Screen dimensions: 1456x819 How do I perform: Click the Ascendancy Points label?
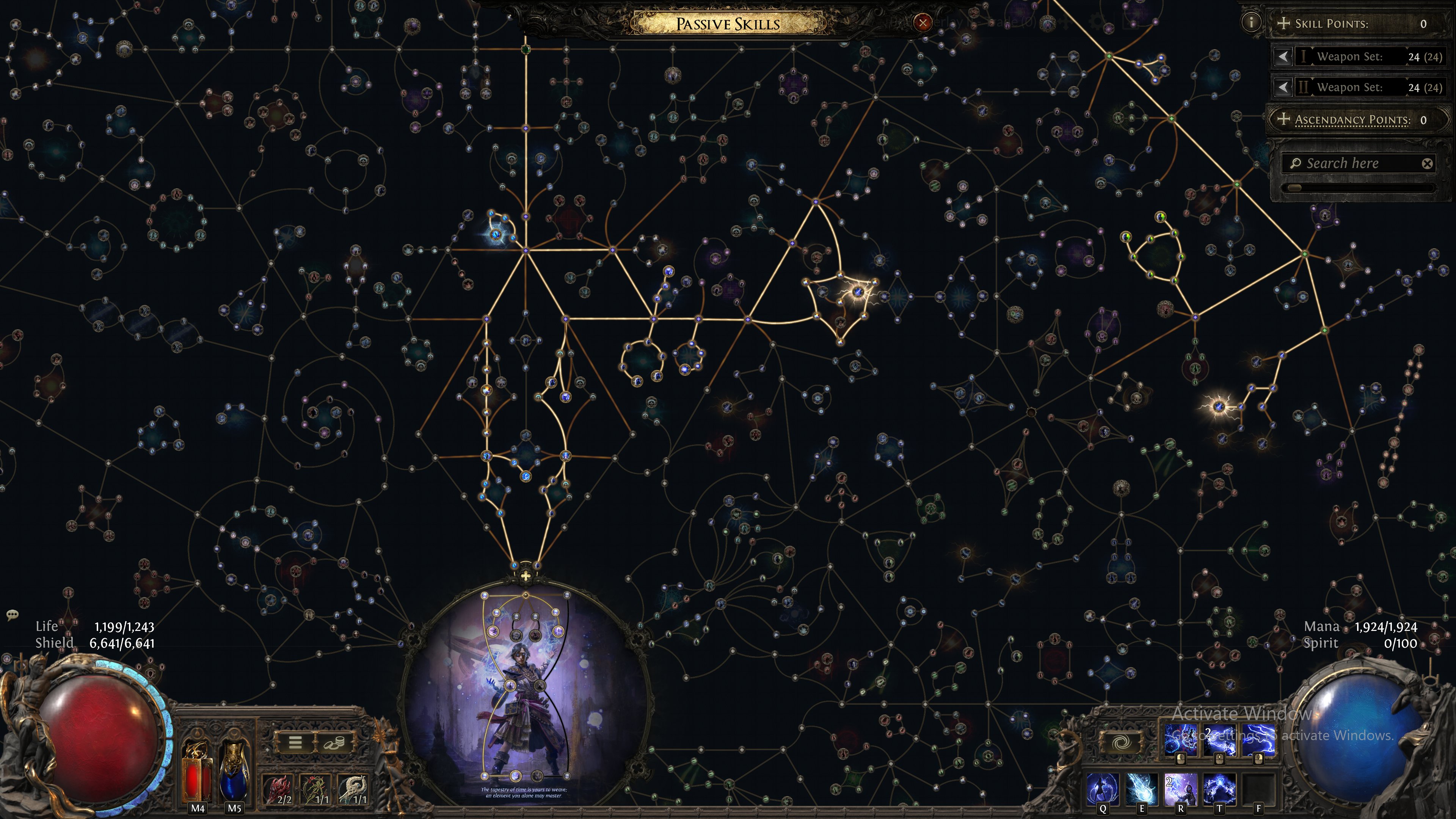click(x=1352, y=120)
